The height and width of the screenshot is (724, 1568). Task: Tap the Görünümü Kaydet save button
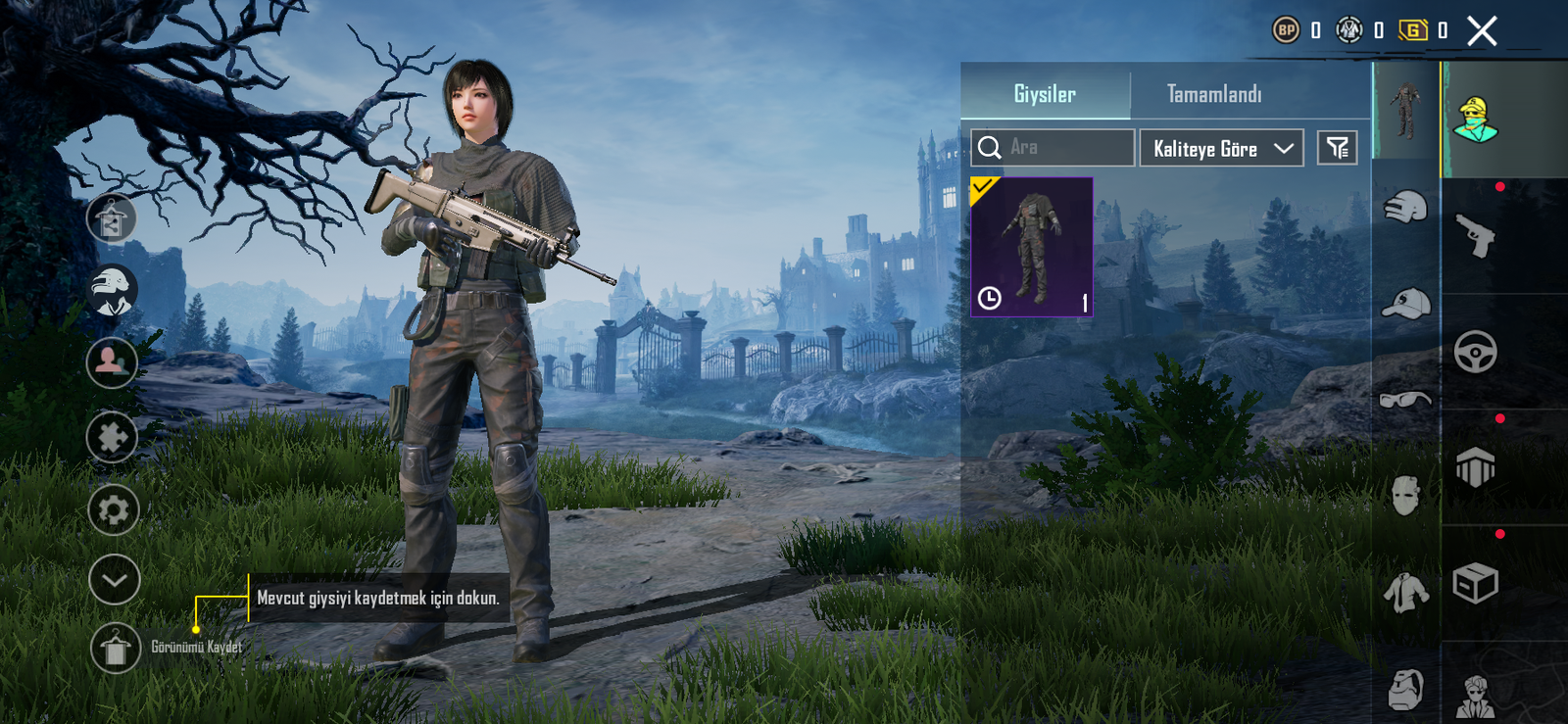[x=116, y=648]
